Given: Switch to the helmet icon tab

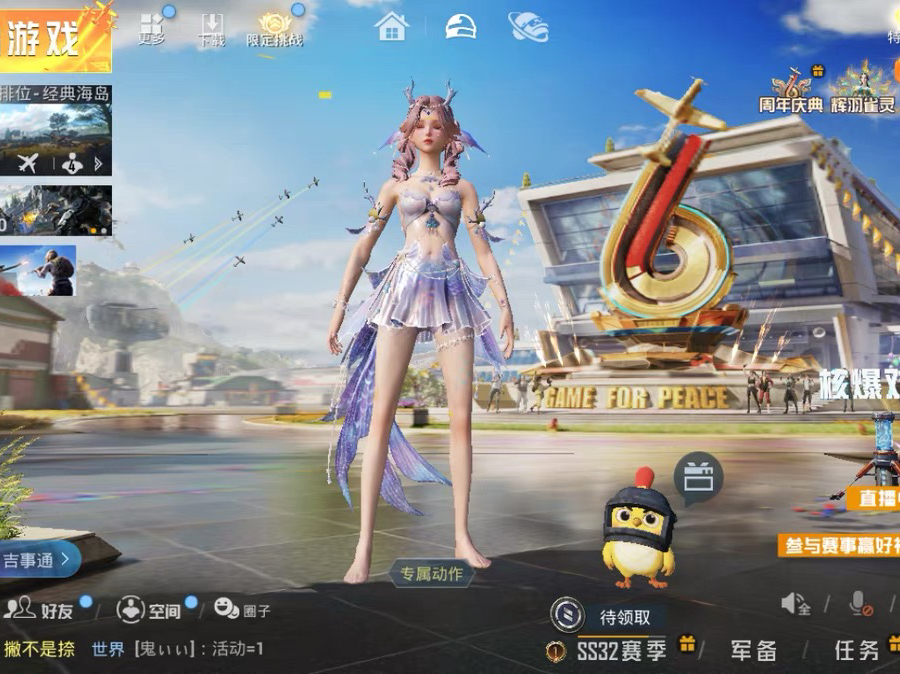Looking at the screenshot, I should [x=460, y=27].
